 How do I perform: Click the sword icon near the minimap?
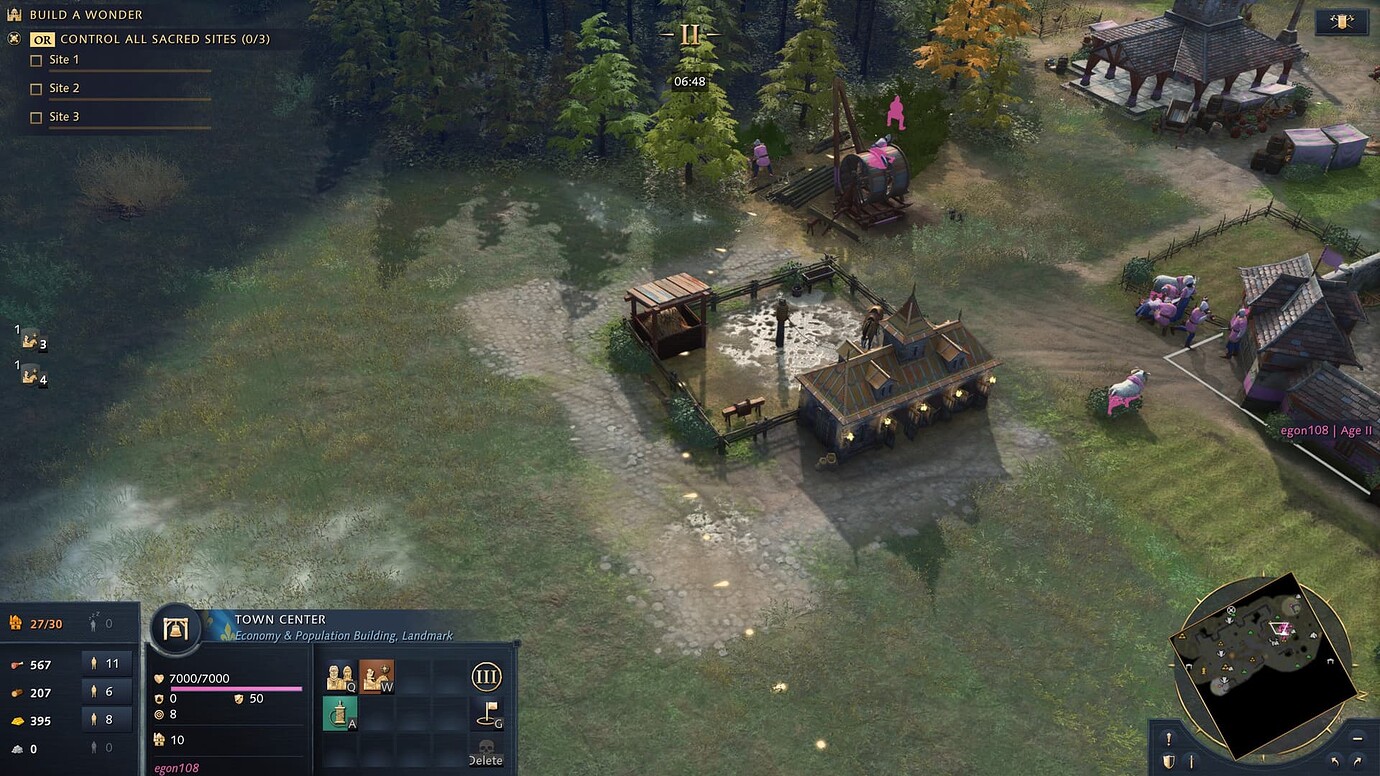coord(1191,761)
